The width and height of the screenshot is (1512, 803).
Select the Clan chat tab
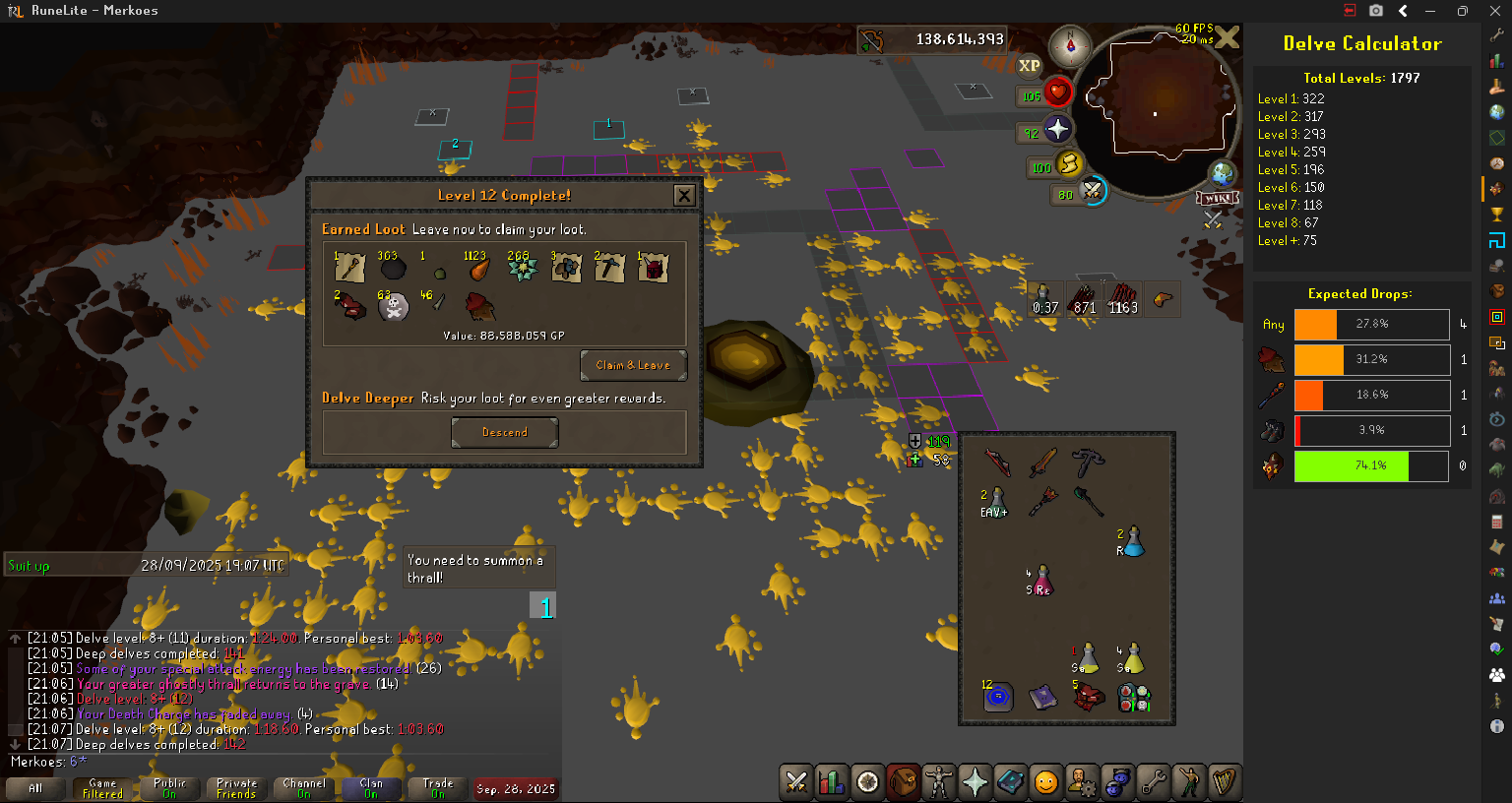point(371,788)
